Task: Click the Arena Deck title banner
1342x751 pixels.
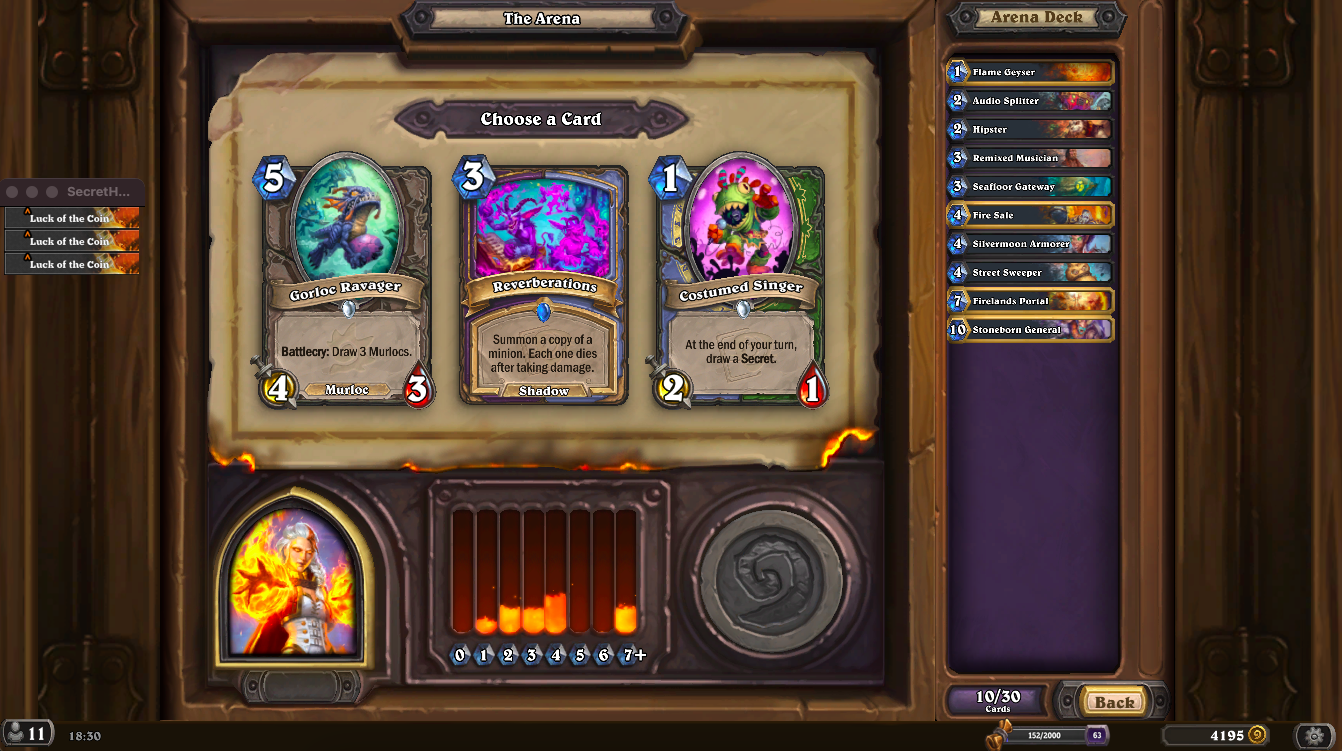Action: pos(1036,16)
